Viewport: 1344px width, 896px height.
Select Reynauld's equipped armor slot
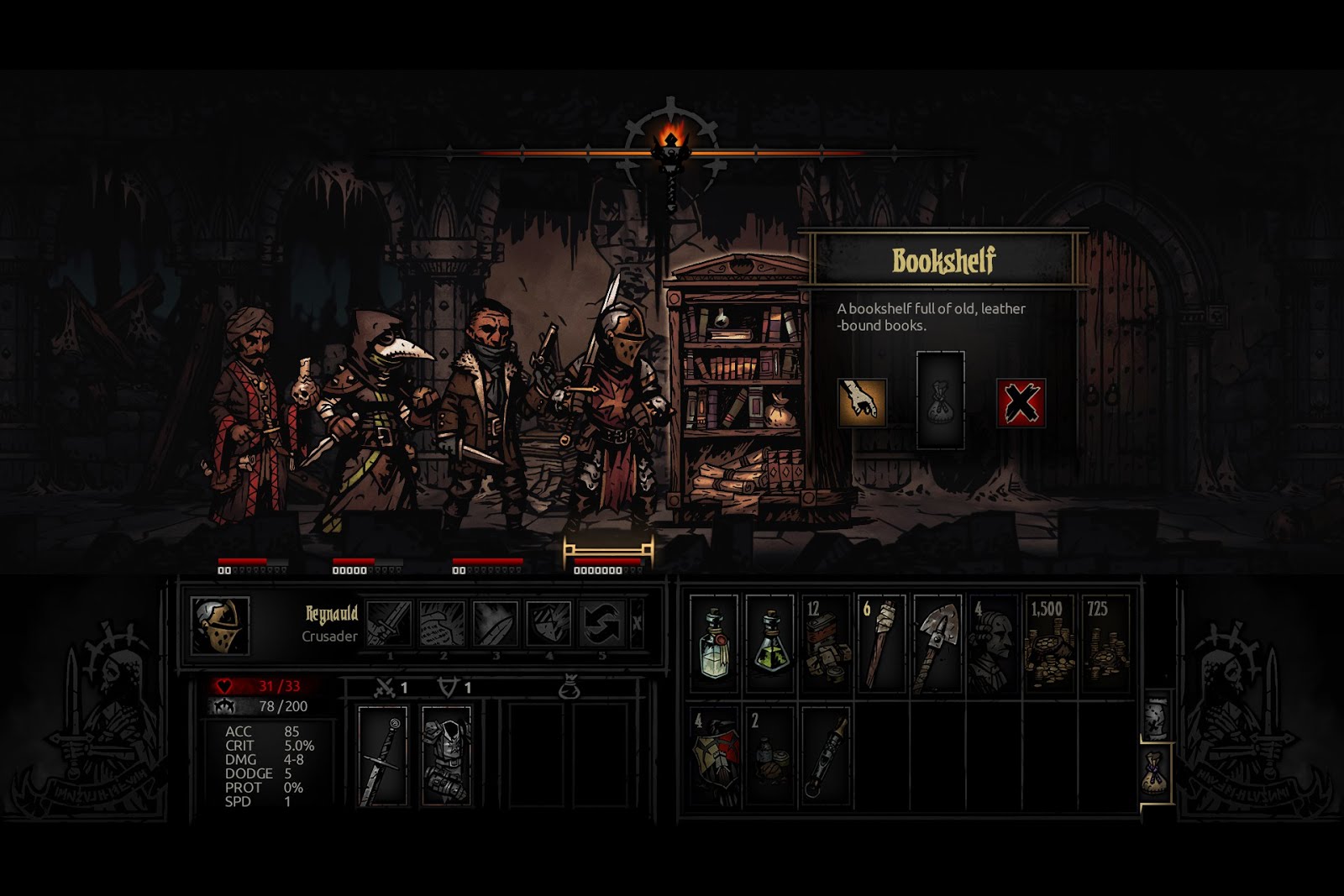click(445, 756)
